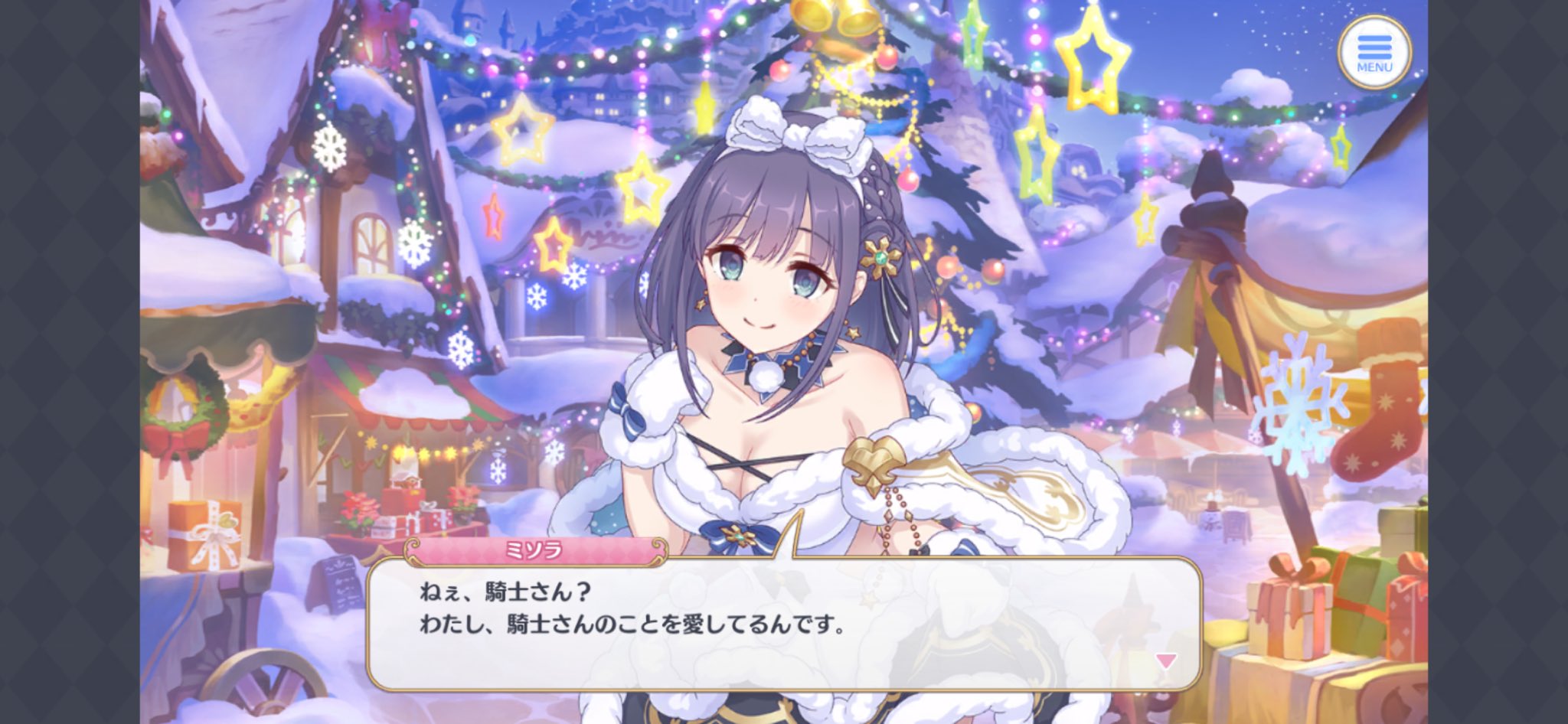Advance dialogue with the pink arrow
Viewport: 1568px width, 724px height.
[x=1165, y=660]
